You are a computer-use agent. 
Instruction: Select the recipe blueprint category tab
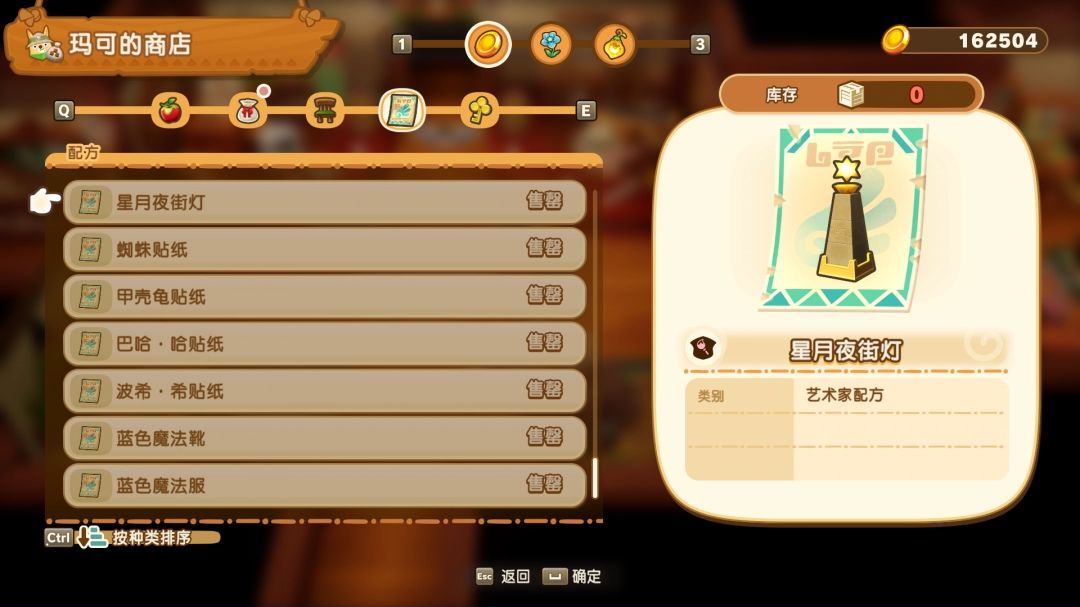point(402,110)
